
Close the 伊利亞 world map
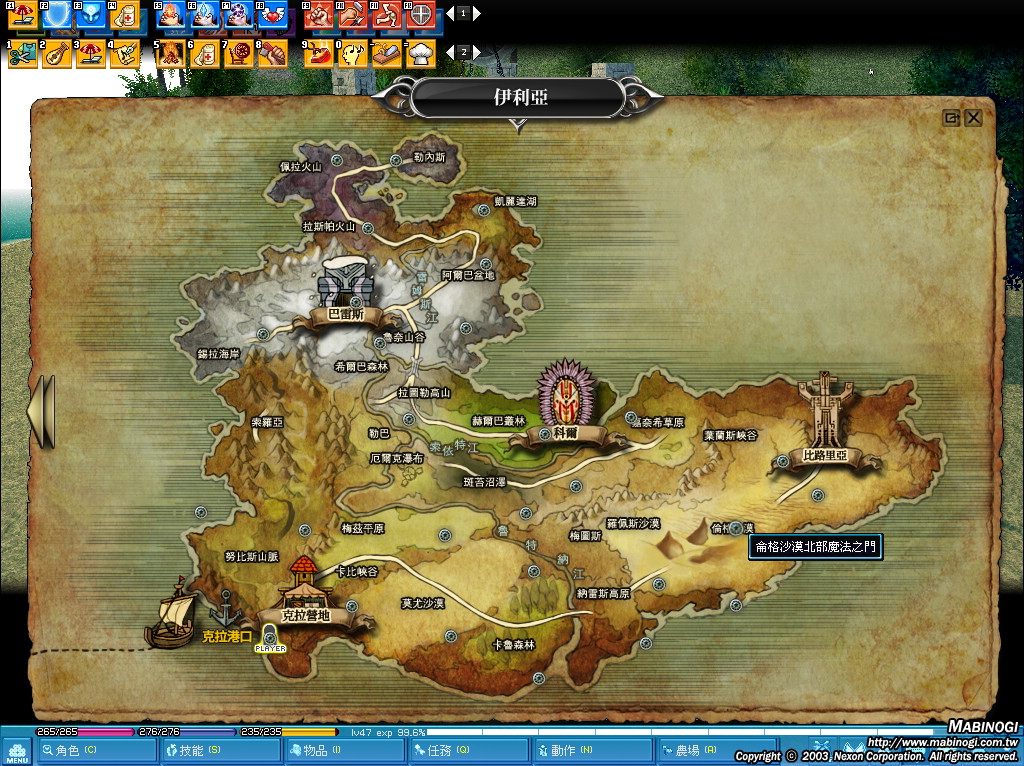tap(973, 118)
